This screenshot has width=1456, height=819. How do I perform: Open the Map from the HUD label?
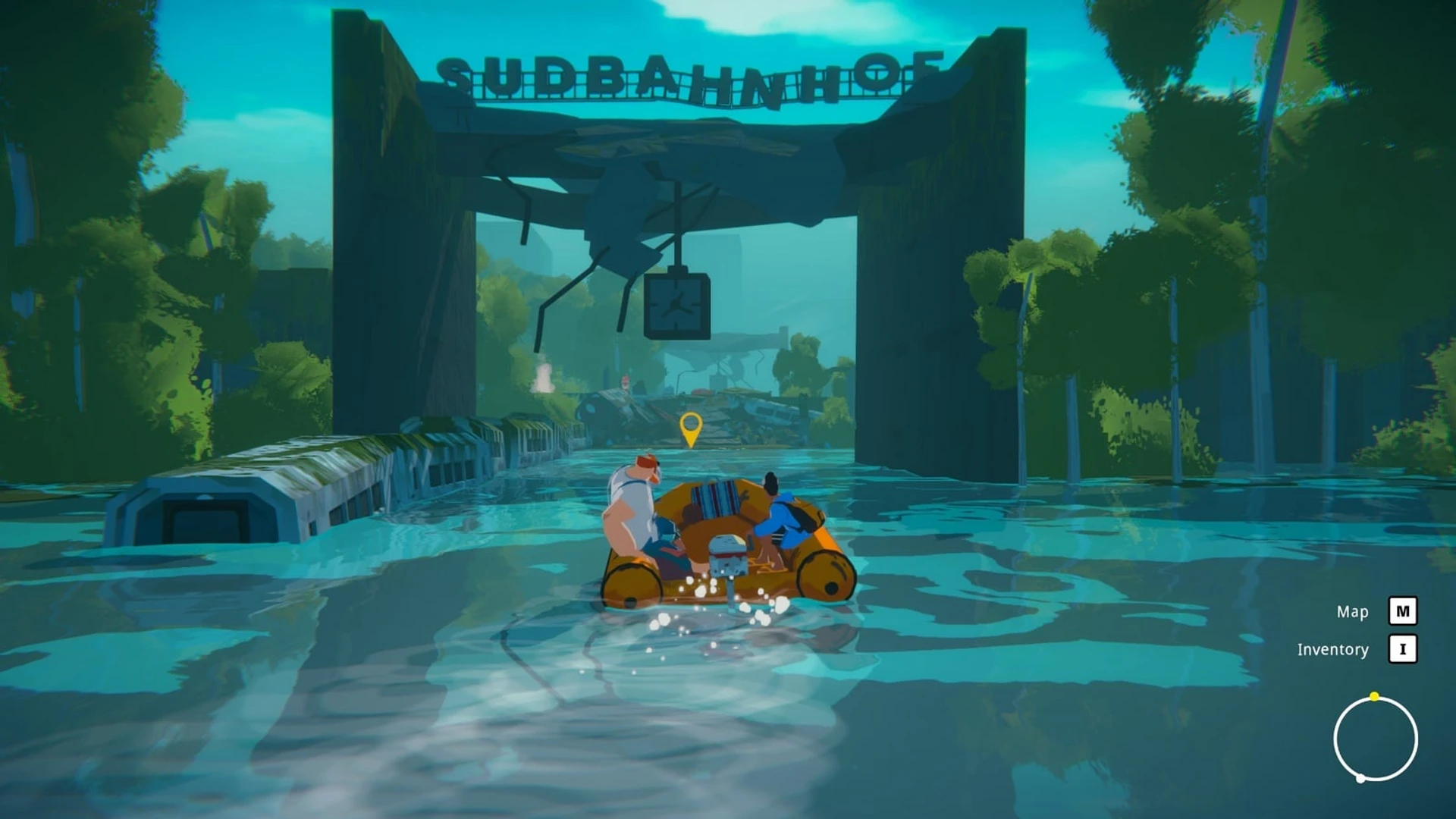[1352, 611]
